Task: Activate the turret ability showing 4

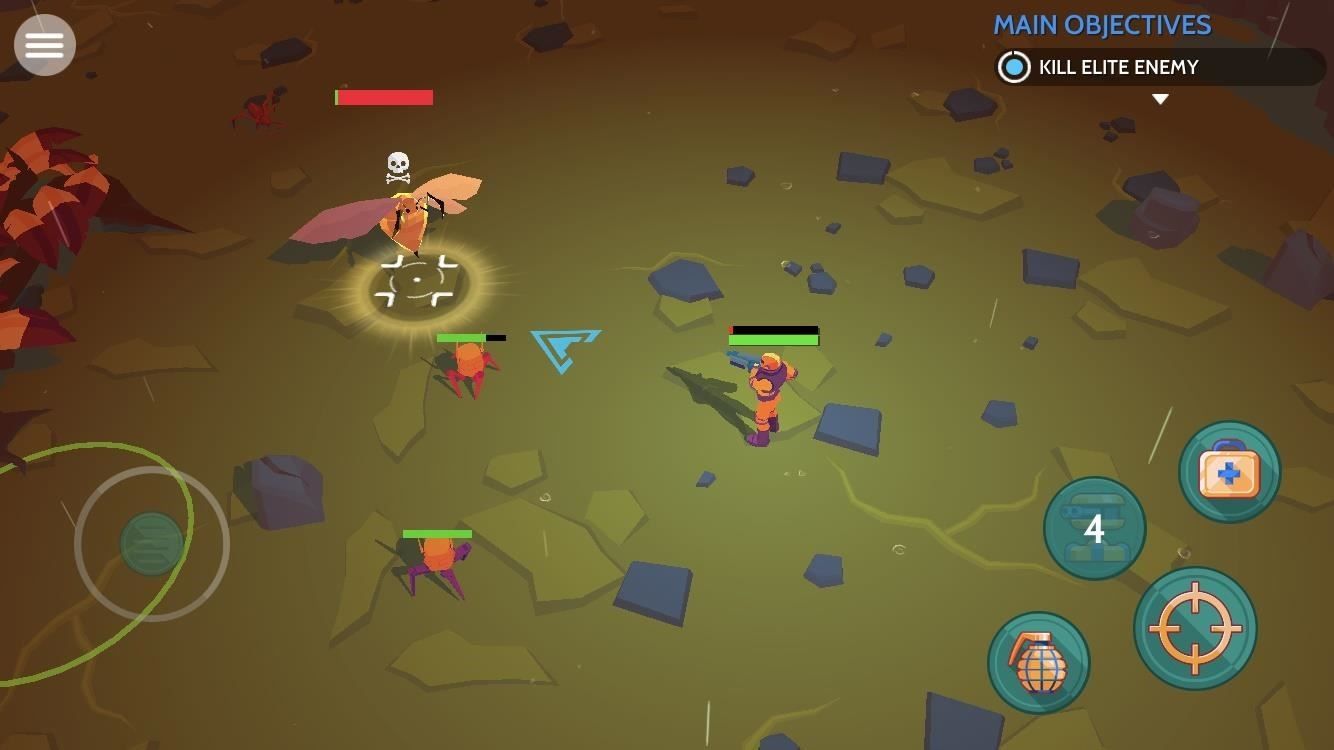Action: tap(1094, 528)
